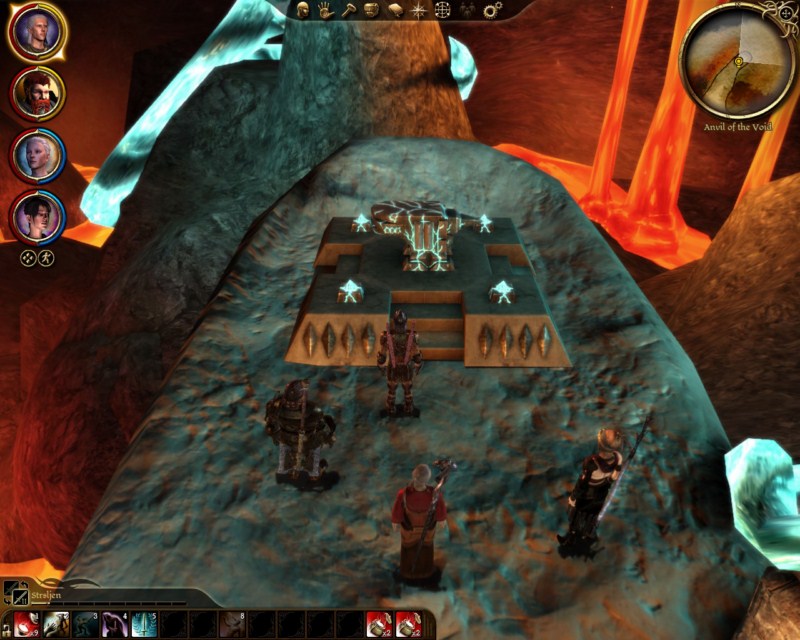Activate the purple ability in slot 4

pyautogui.click(x=114, y=624)
